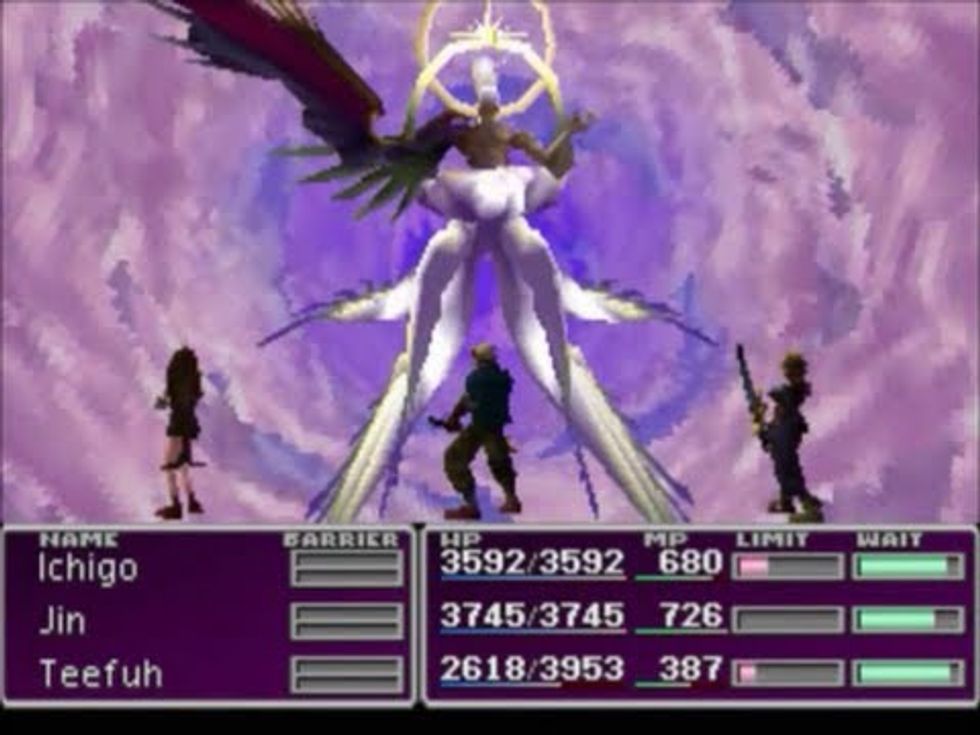Screen dimensions: 980x735
Task: Choose Jin from the party name list
Action: (x=61, y=621)
